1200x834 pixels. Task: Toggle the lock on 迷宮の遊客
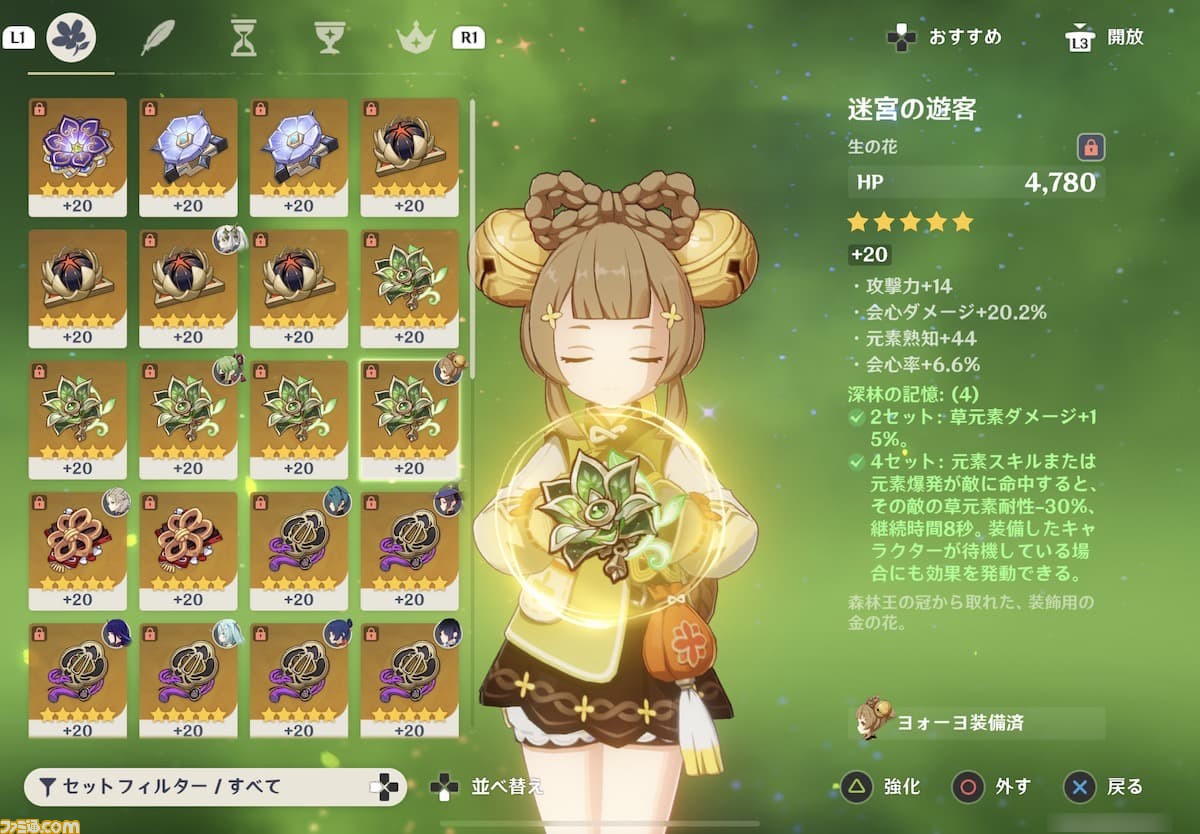(1091, 148)
